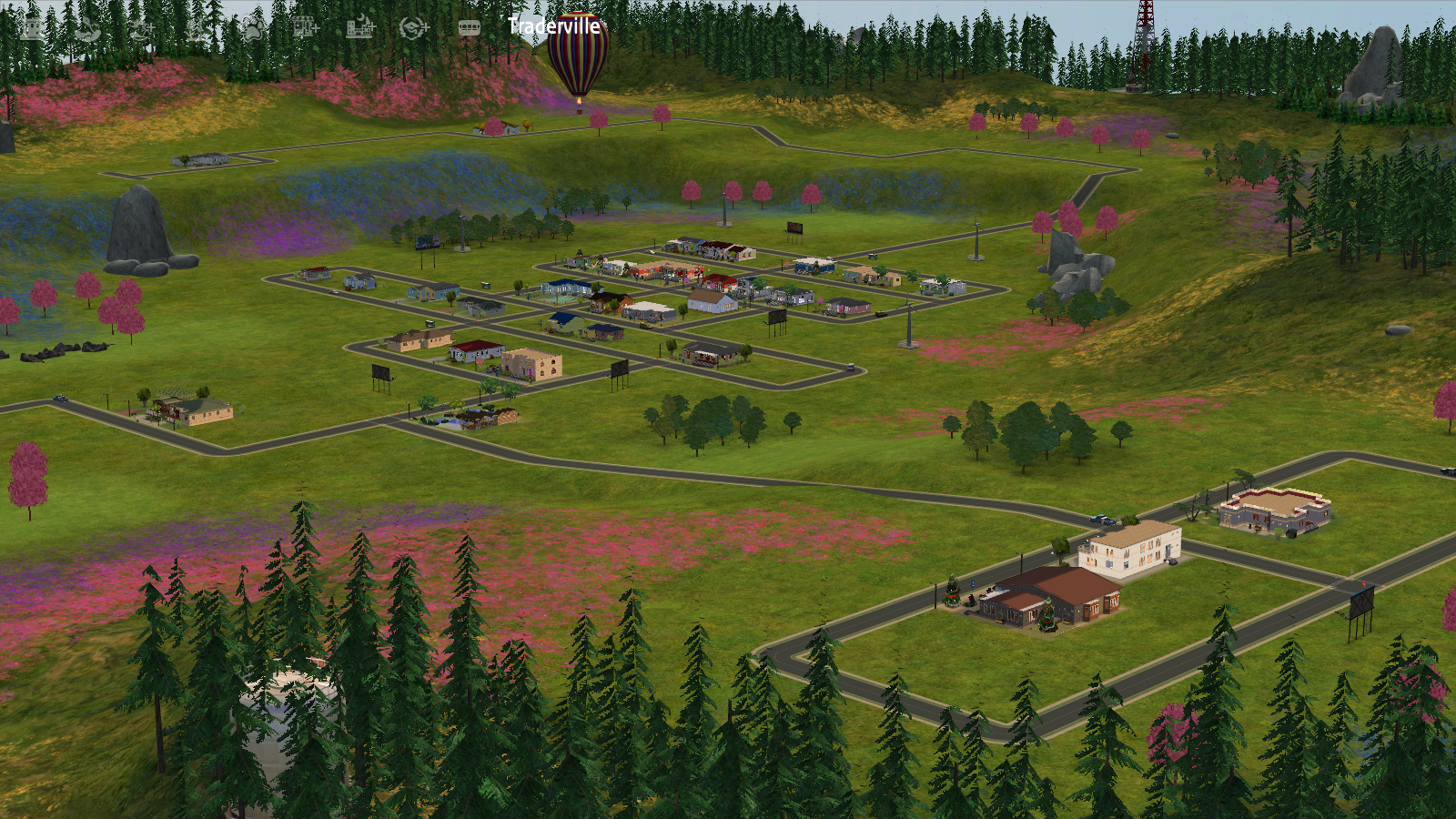Add a shopping district via the shop icon
The image size is (1456, 819).
coord(306,27)
